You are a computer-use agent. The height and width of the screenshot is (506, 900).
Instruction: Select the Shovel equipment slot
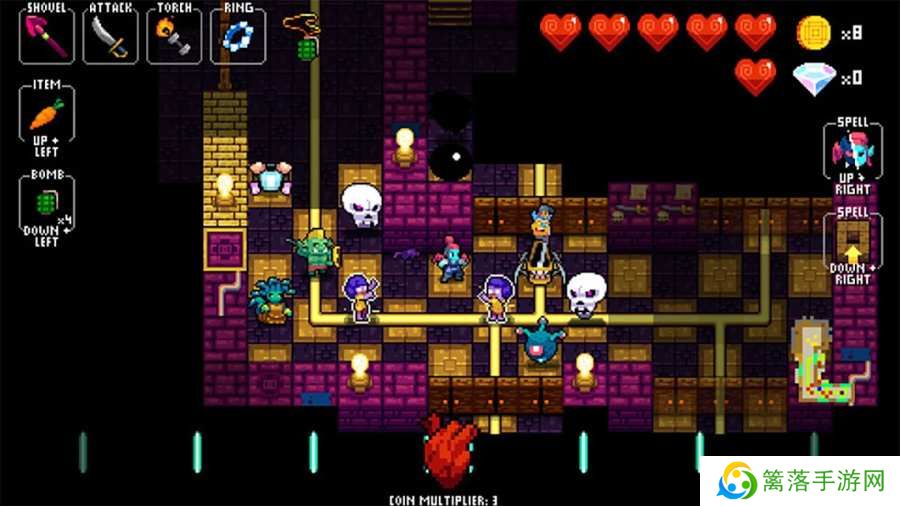47,37
